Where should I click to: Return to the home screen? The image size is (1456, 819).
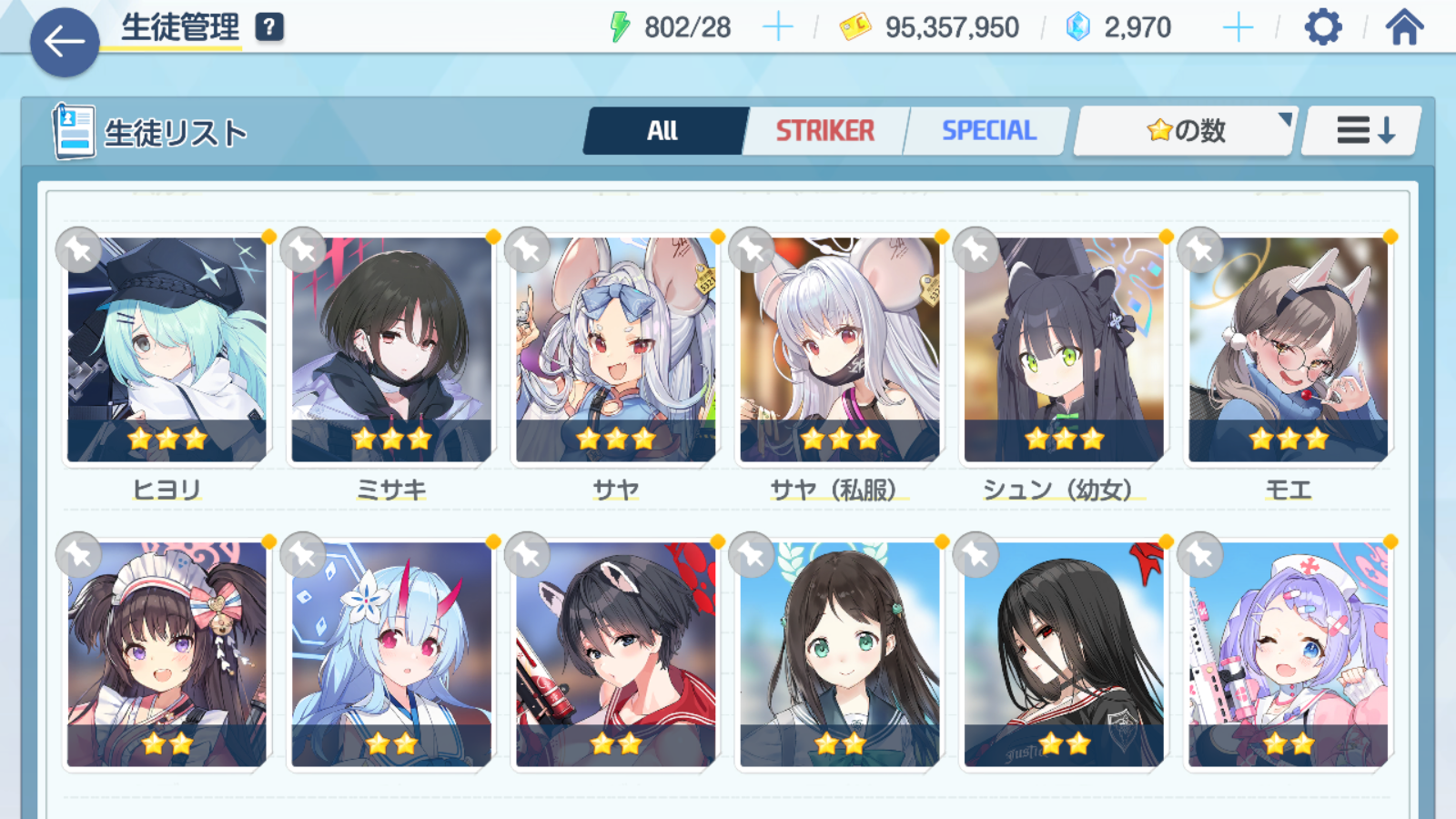[1404, 27]
